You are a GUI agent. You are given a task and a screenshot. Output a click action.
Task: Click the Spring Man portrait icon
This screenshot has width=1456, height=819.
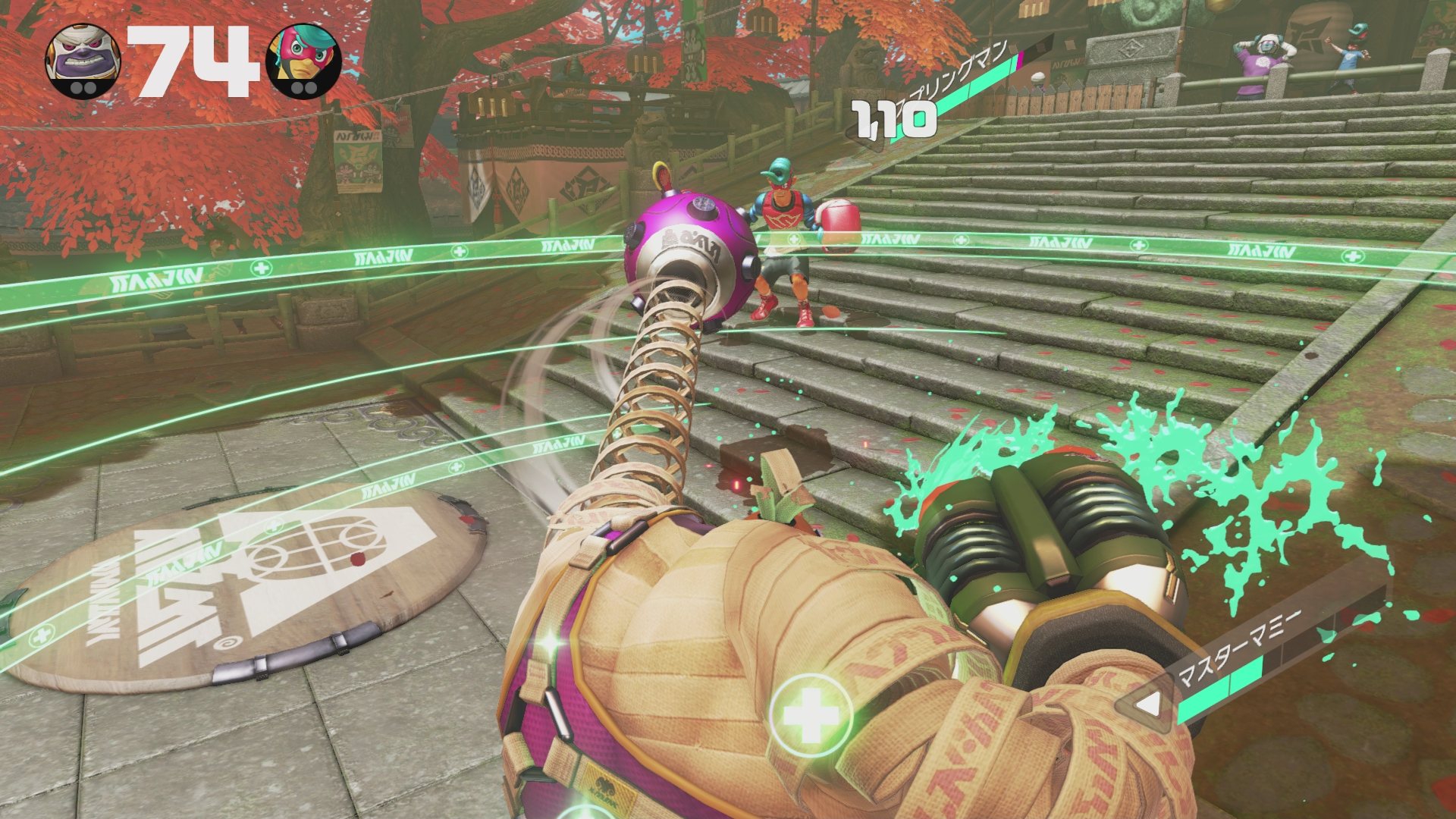[x=305, y=59]
